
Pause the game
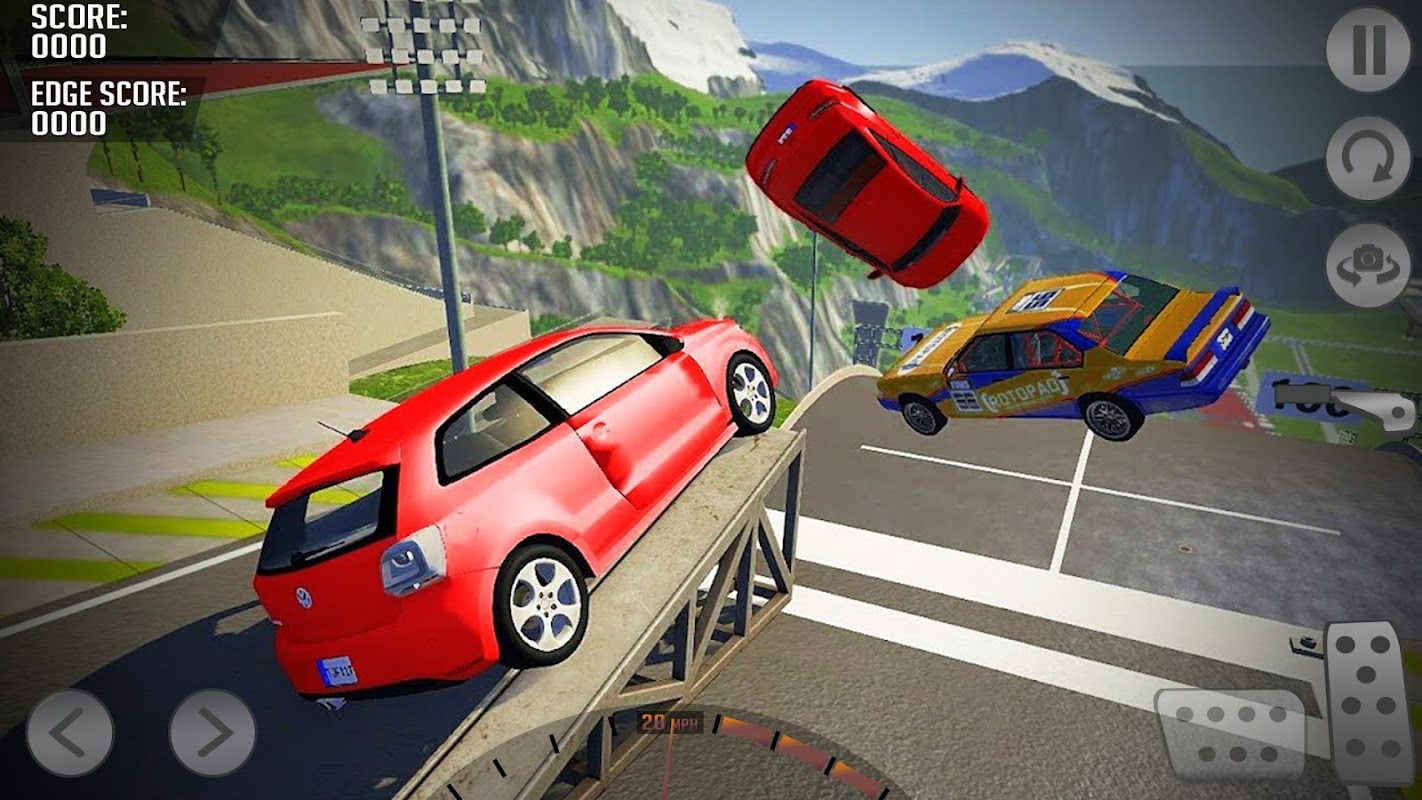[1367, 52]
